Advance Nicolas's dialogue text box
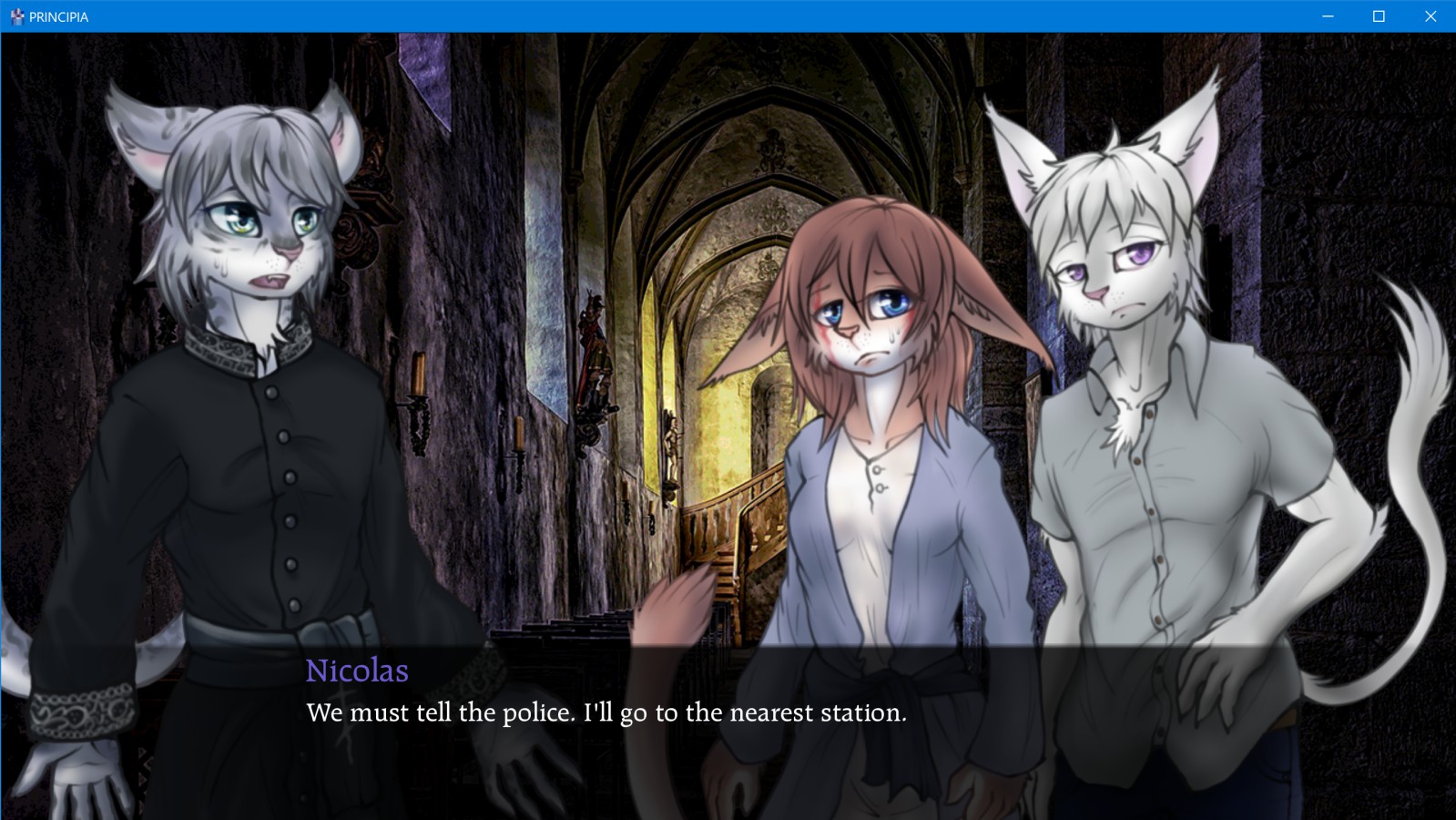Viewport: 1456px width, 820px height. click(x=606, y=712)
